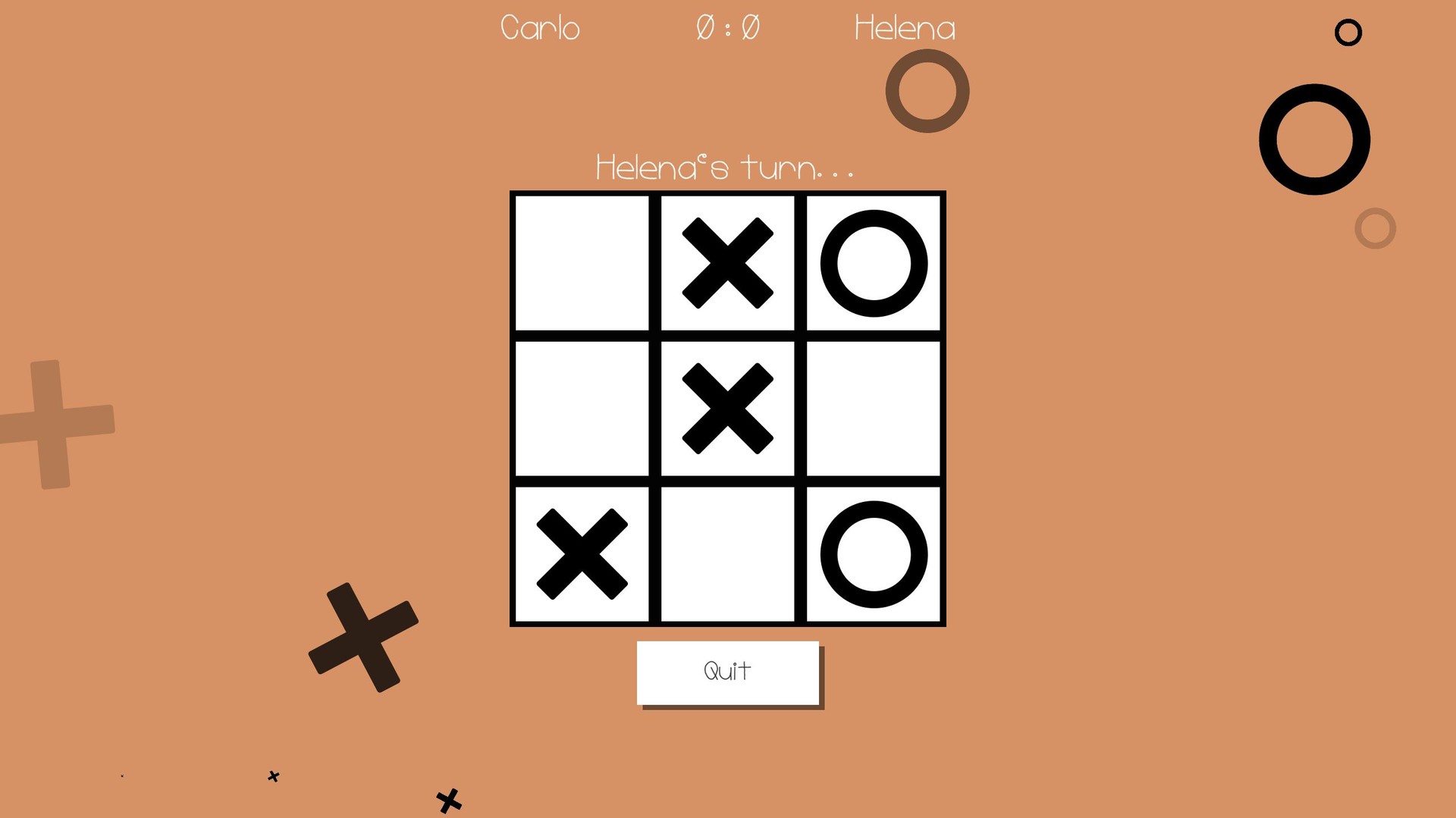1456x818 pixels.
Task: Click the 0:0 score display
Action: point(725,29)
